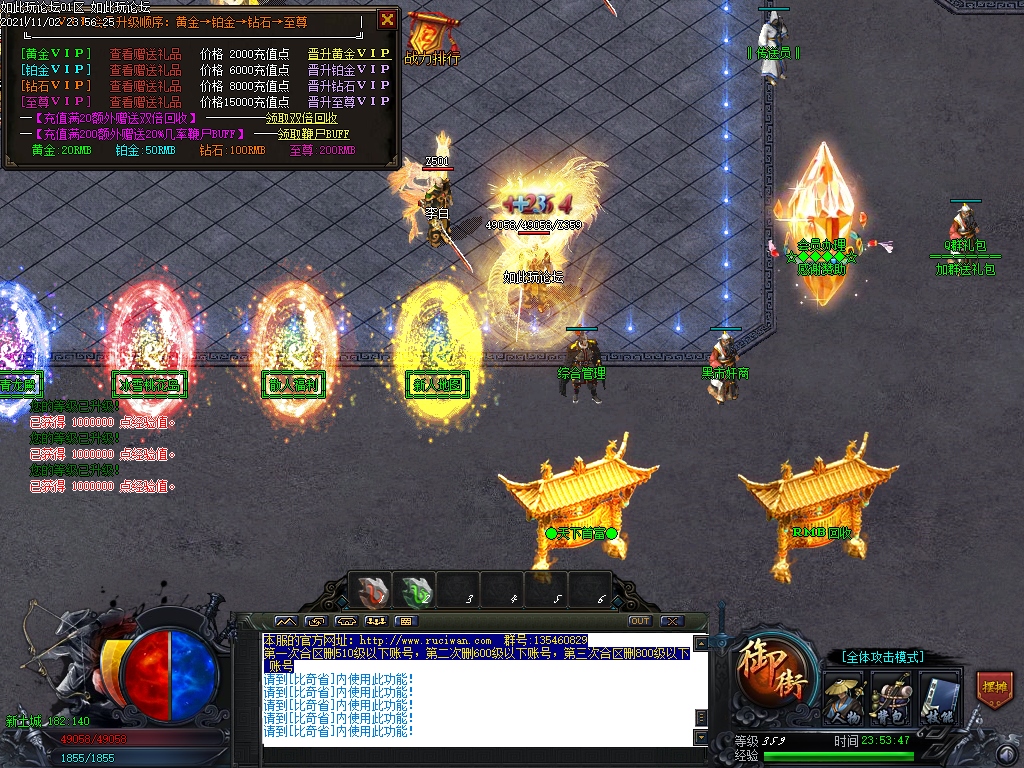
Task: Open the 战力排行 ranking banner
Action: pos(432,42)
